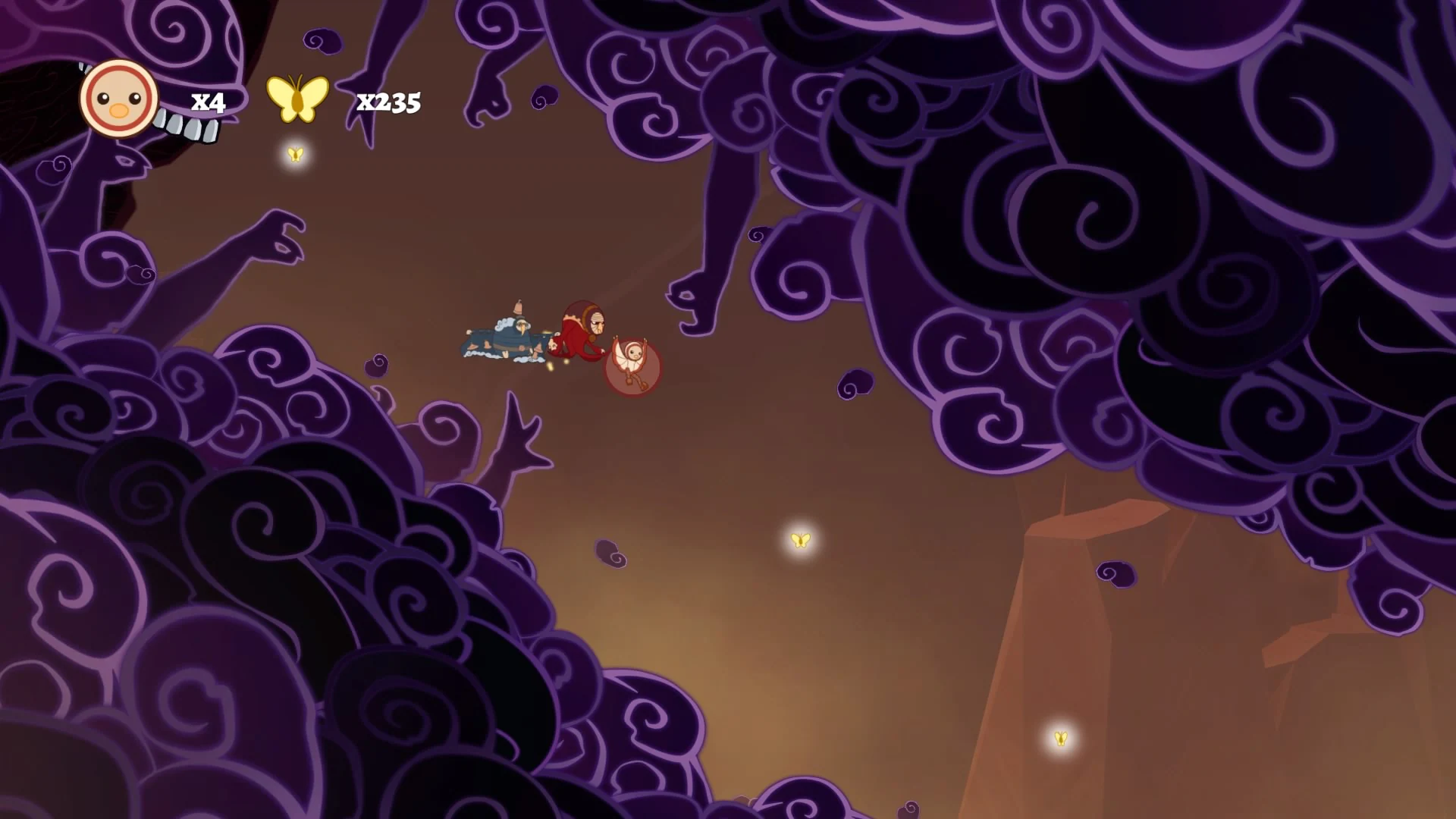This screenshot has width=1456, height=819.
Task: Click the winged baby inside the red bubble
Action: coord(632,356)
